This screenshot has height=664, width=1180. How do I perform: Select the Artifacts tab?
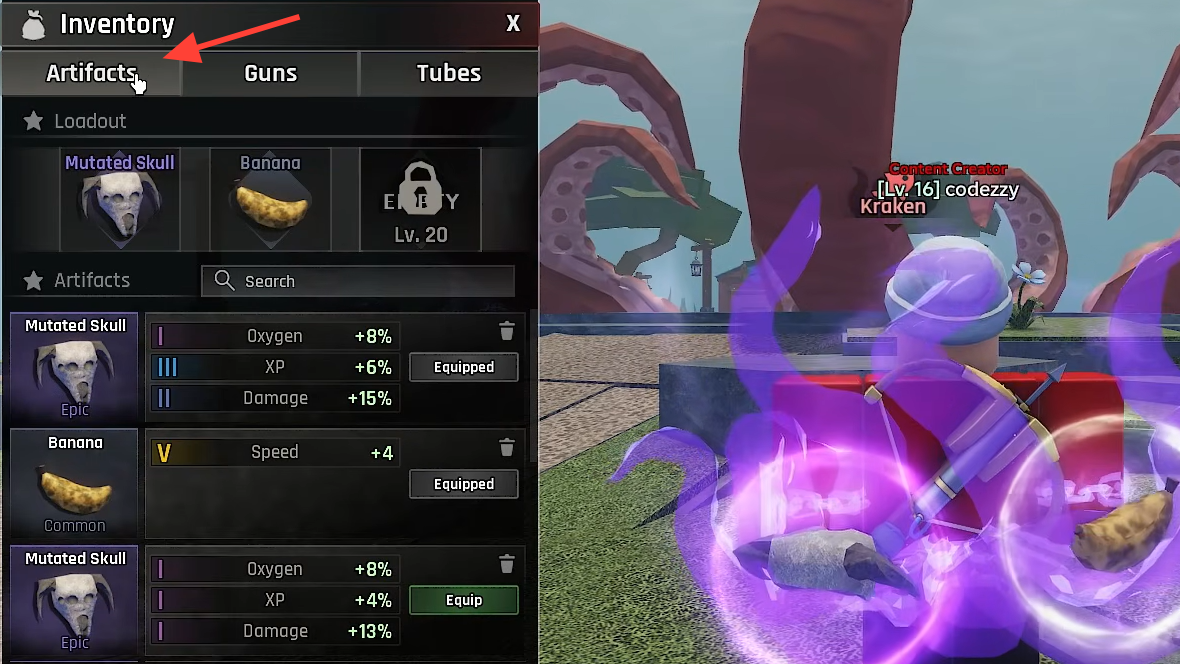pos(91,73)
